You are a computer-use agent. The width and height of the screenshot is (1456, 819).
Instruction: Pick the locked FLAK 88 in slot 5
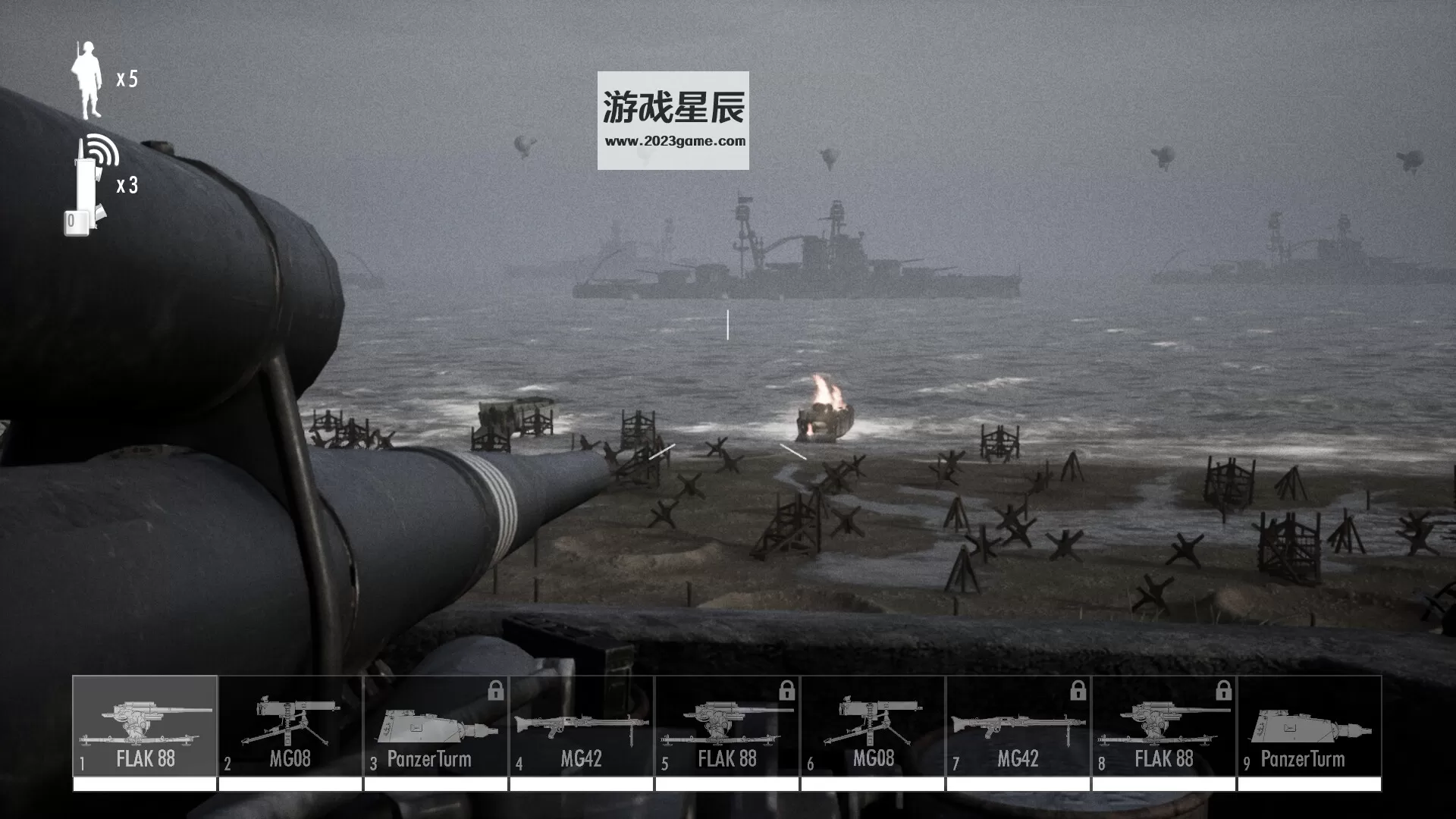(x=727, y=726)
